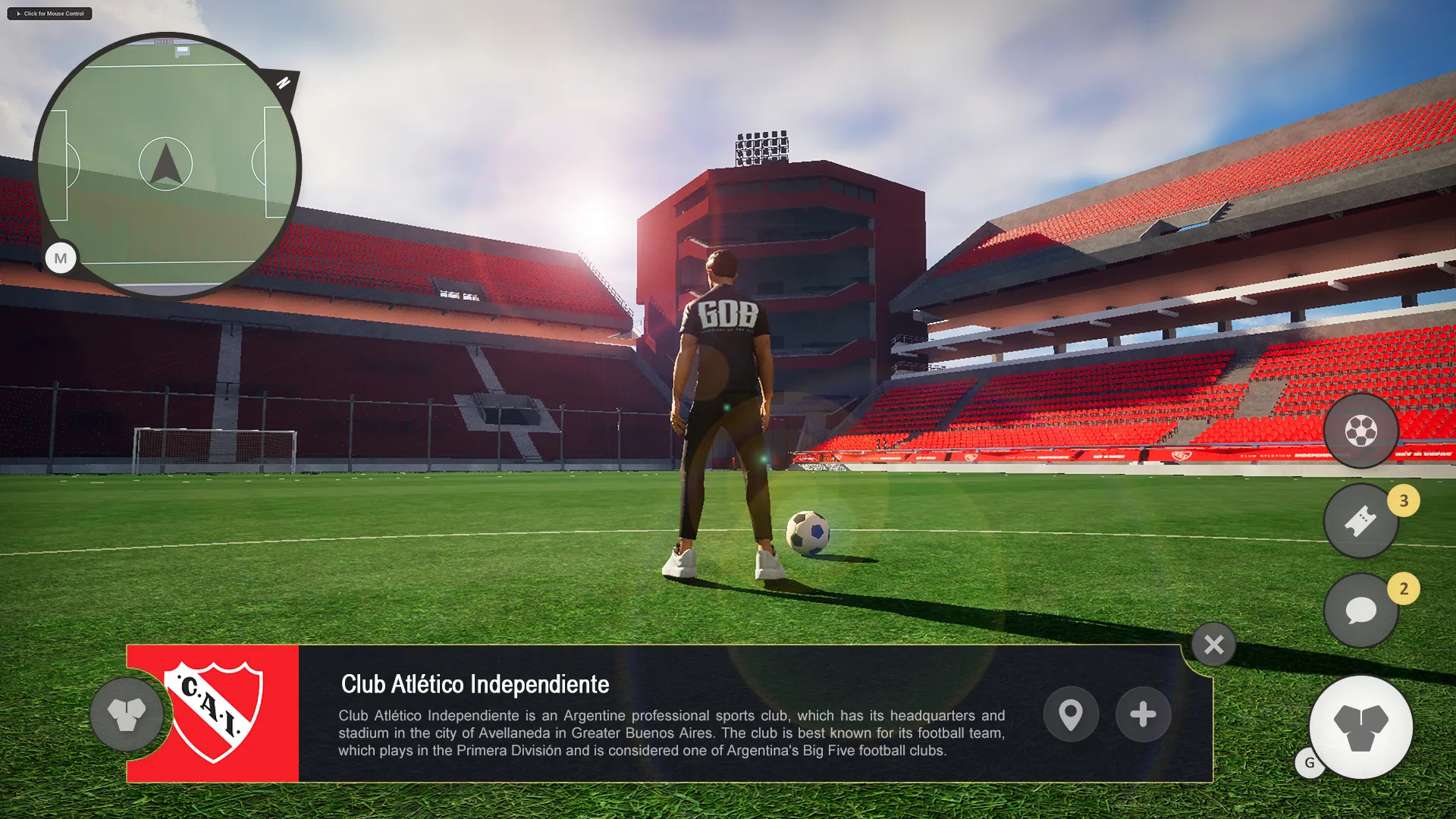Viewport: 1456px width, 819px height.
Task: Open chat with 2 unread messages
Action: coord(1361,610)
